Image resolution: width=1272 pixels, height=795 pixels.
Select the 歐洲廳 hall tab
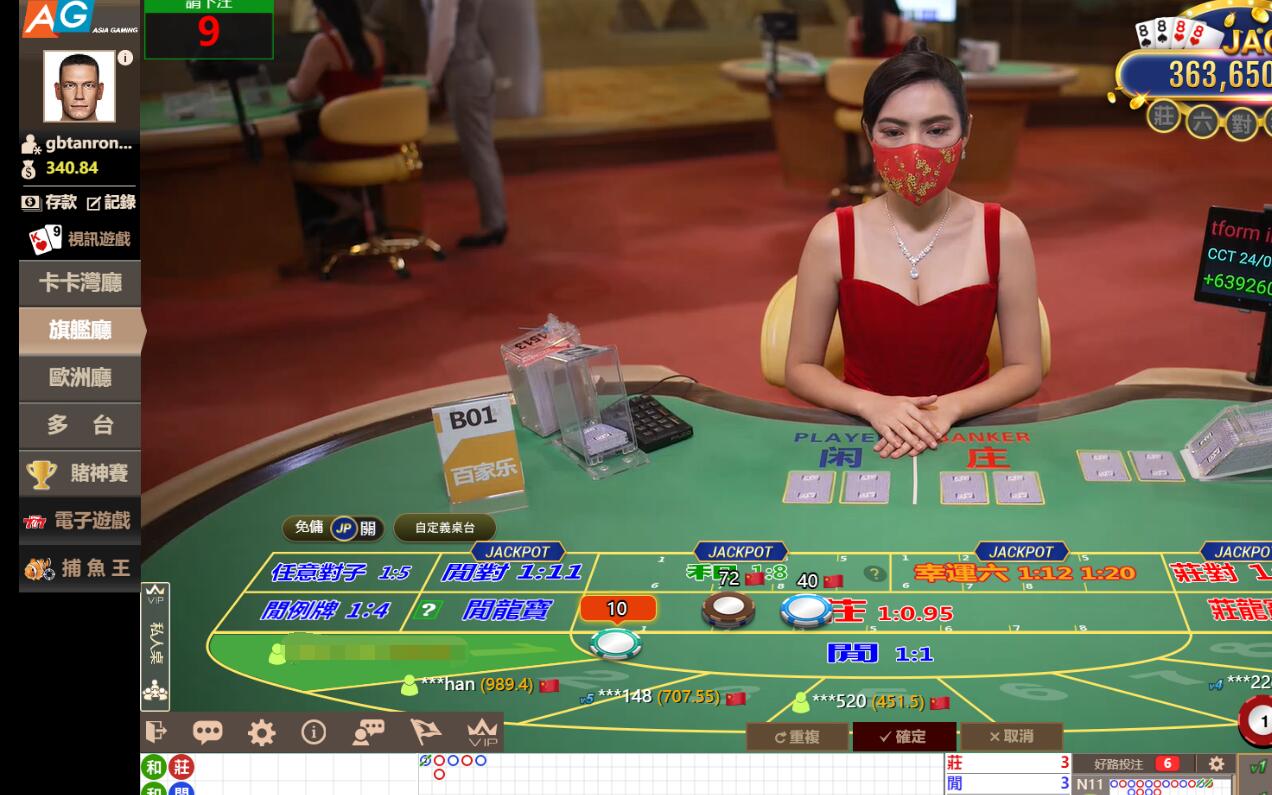[x=79, y=378]
